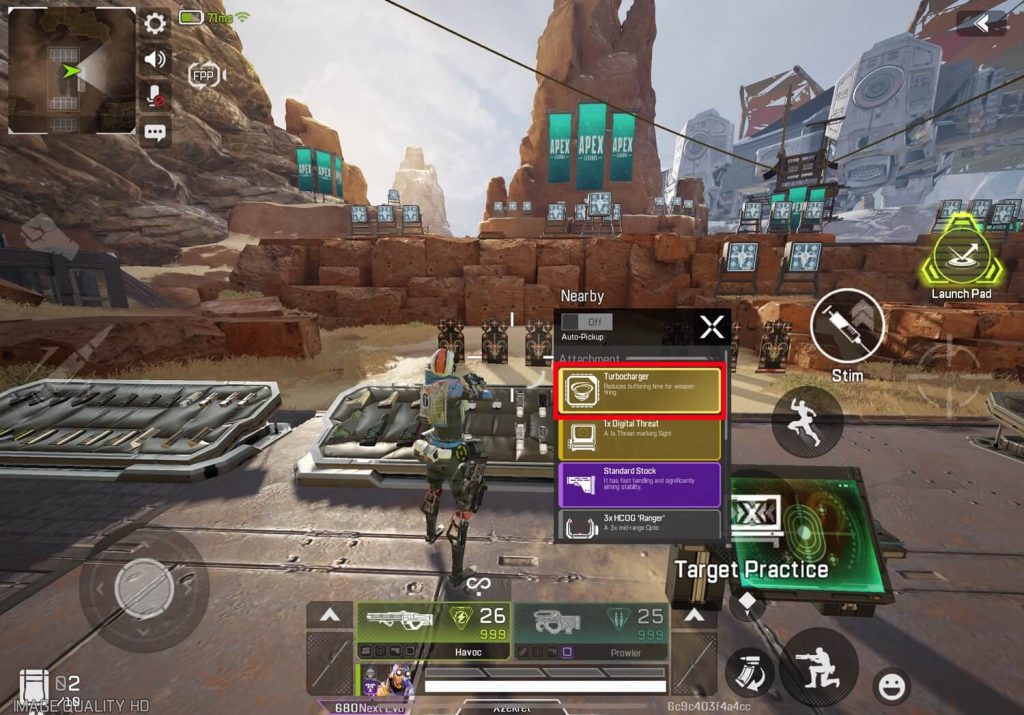Expand the minimap

71,70
